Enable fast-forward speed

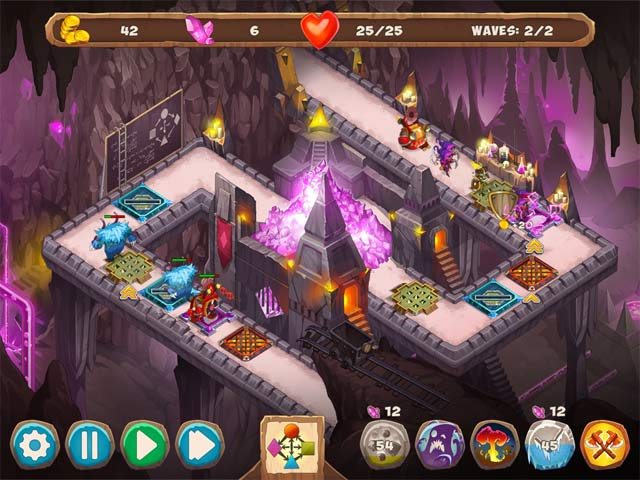(199, 444)
